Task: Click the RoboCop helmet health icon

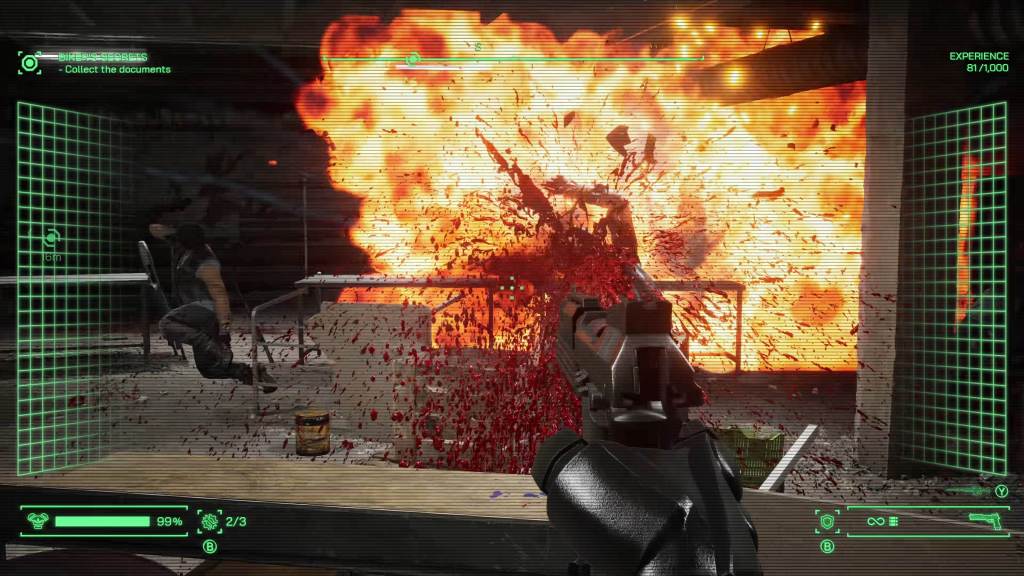Action: pyautogui.click(x=36, y=521)
